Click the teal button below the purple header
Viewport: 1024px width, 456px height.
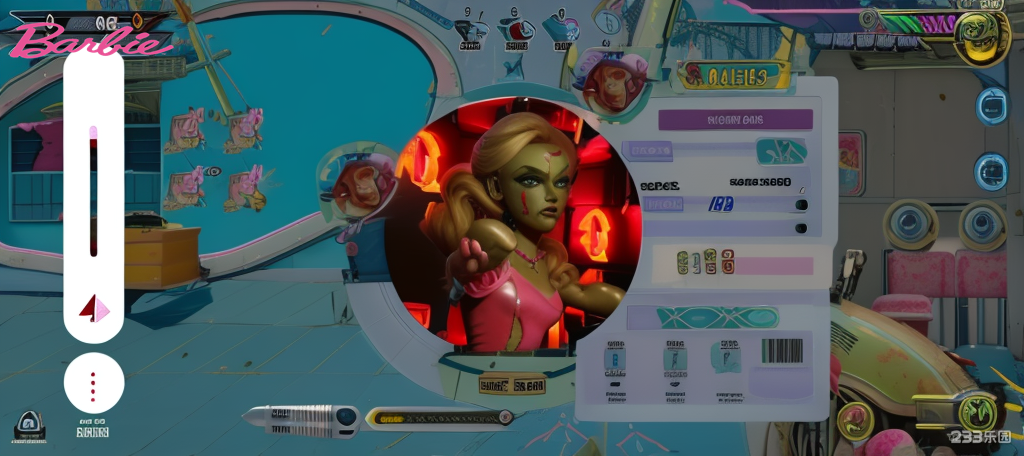(x=781, y=152)
